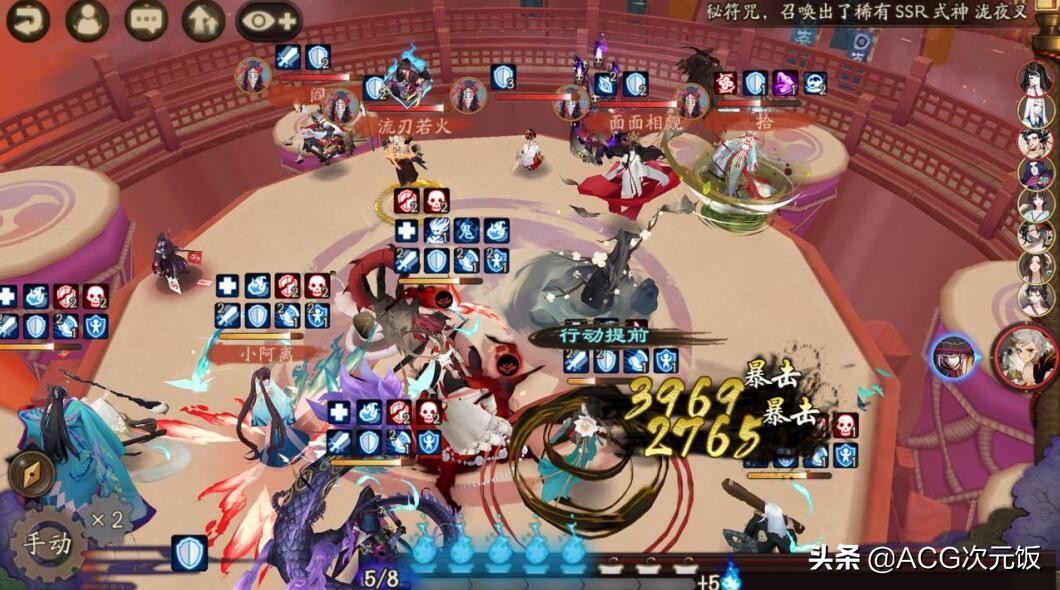The width and height of the screenshot is (1060, 590).
Task: Click the top portrait in turn order
Action: pos(1034,79)
